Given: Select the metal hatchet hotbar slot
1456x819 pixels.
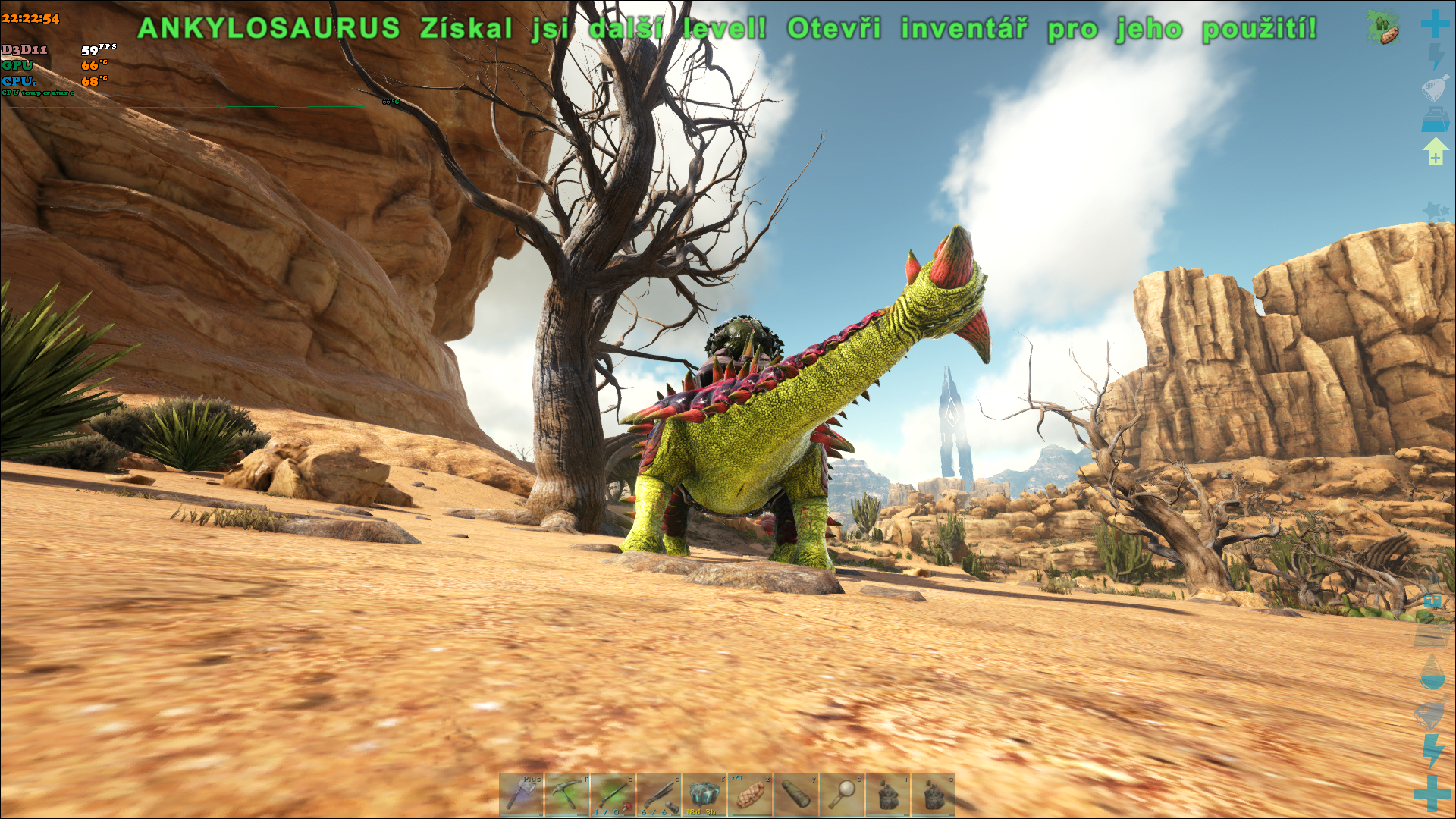Looking at the screenshot, I should tap(521, 794).
